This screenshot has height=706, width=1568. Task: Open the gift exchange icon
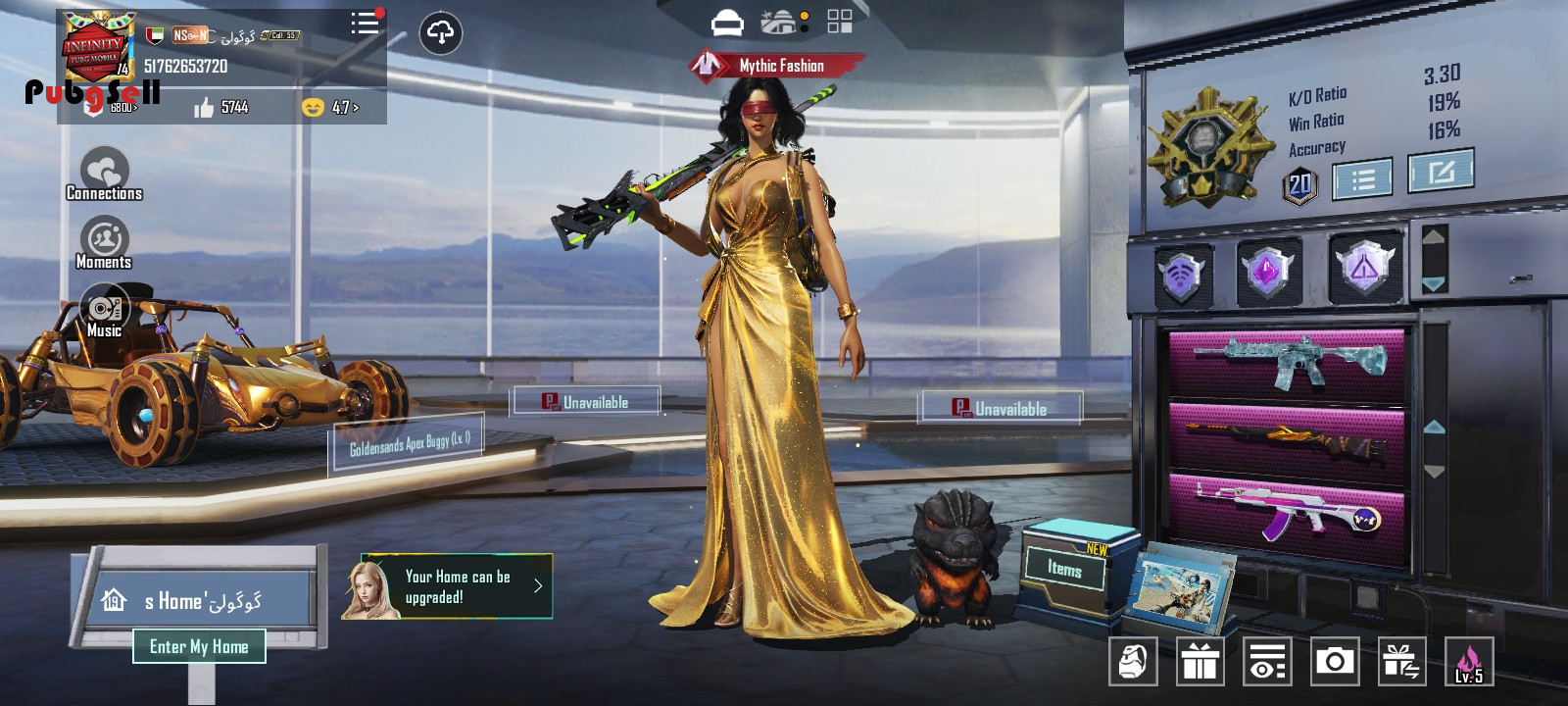[1400, 662]
